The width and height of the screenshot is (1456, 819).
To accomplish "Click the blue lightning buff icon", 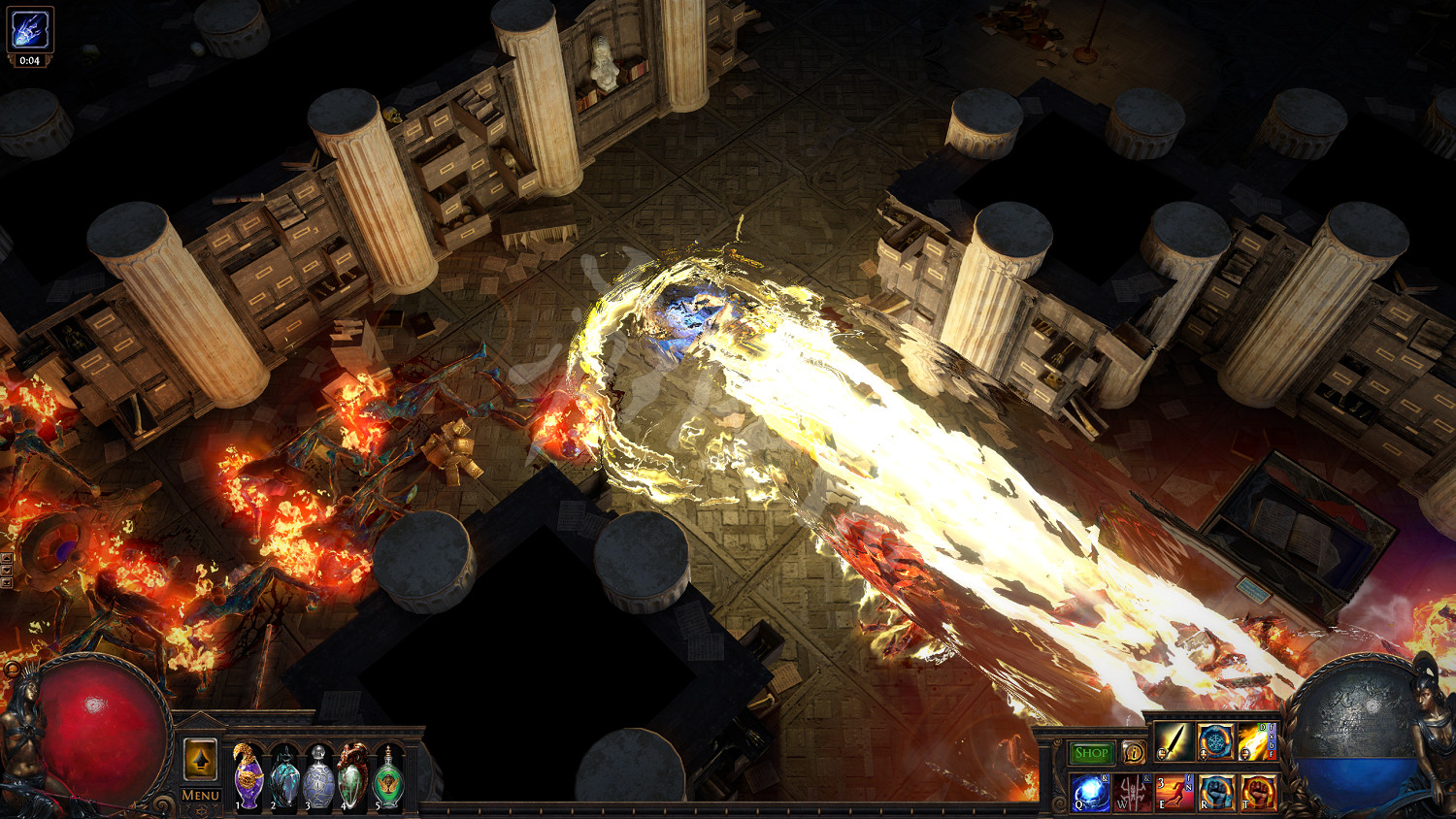I will pyautogui.click(x=29, y=29).
